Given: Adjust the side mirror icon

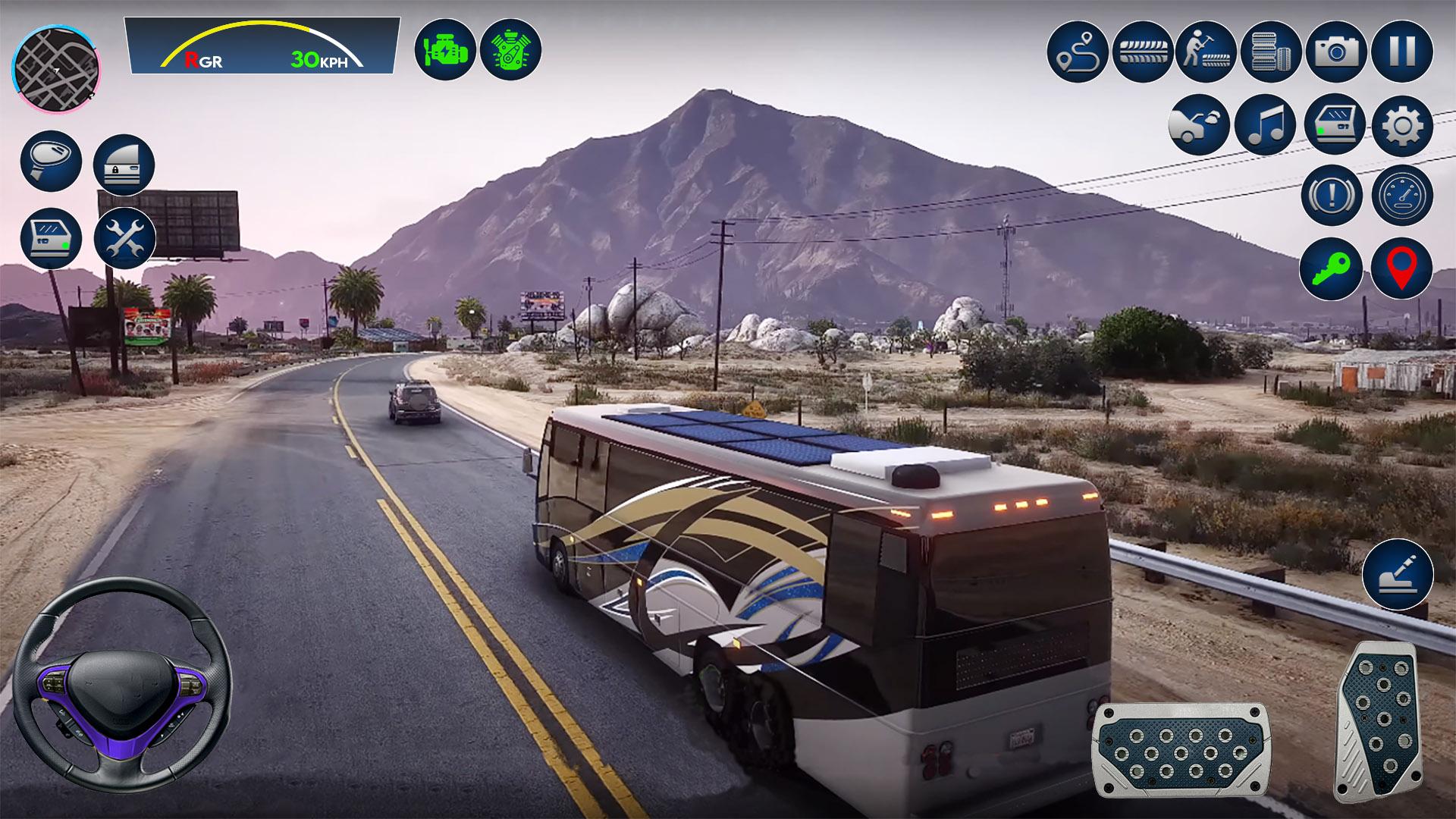Looking at the screenshot, I should click(x=51, y=161).
